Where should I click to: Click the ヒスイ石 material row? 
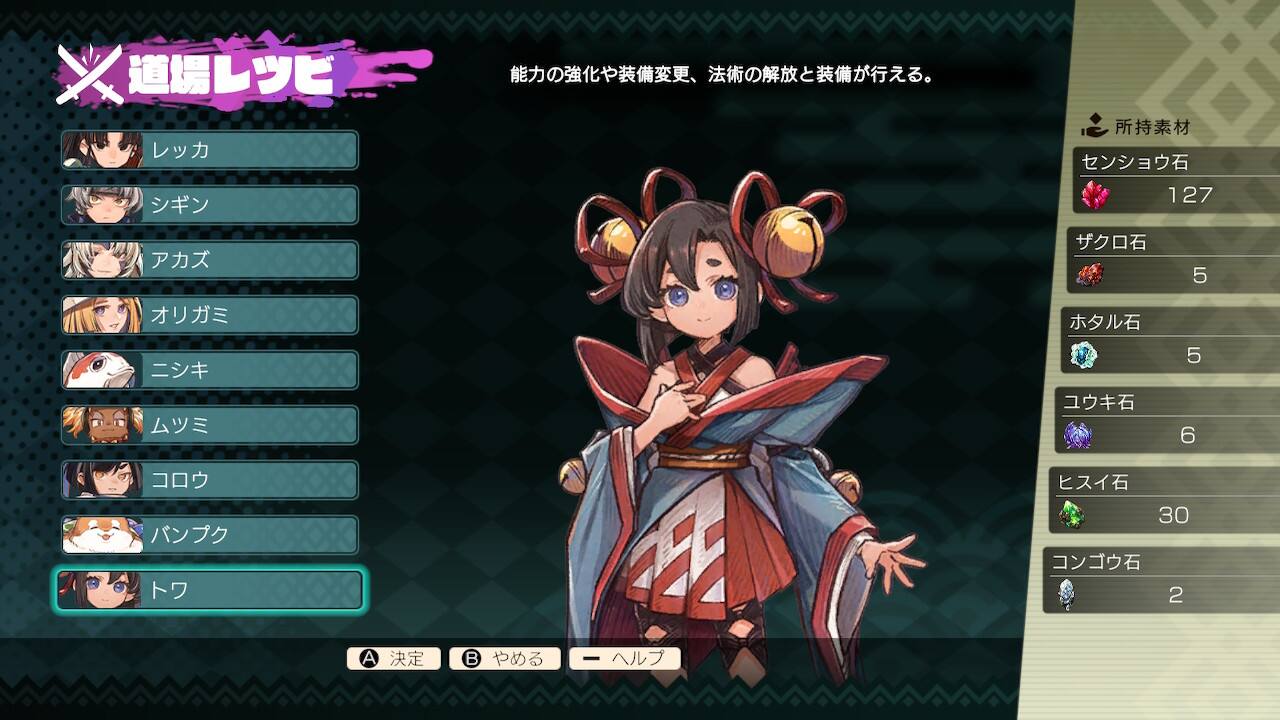1163,501
